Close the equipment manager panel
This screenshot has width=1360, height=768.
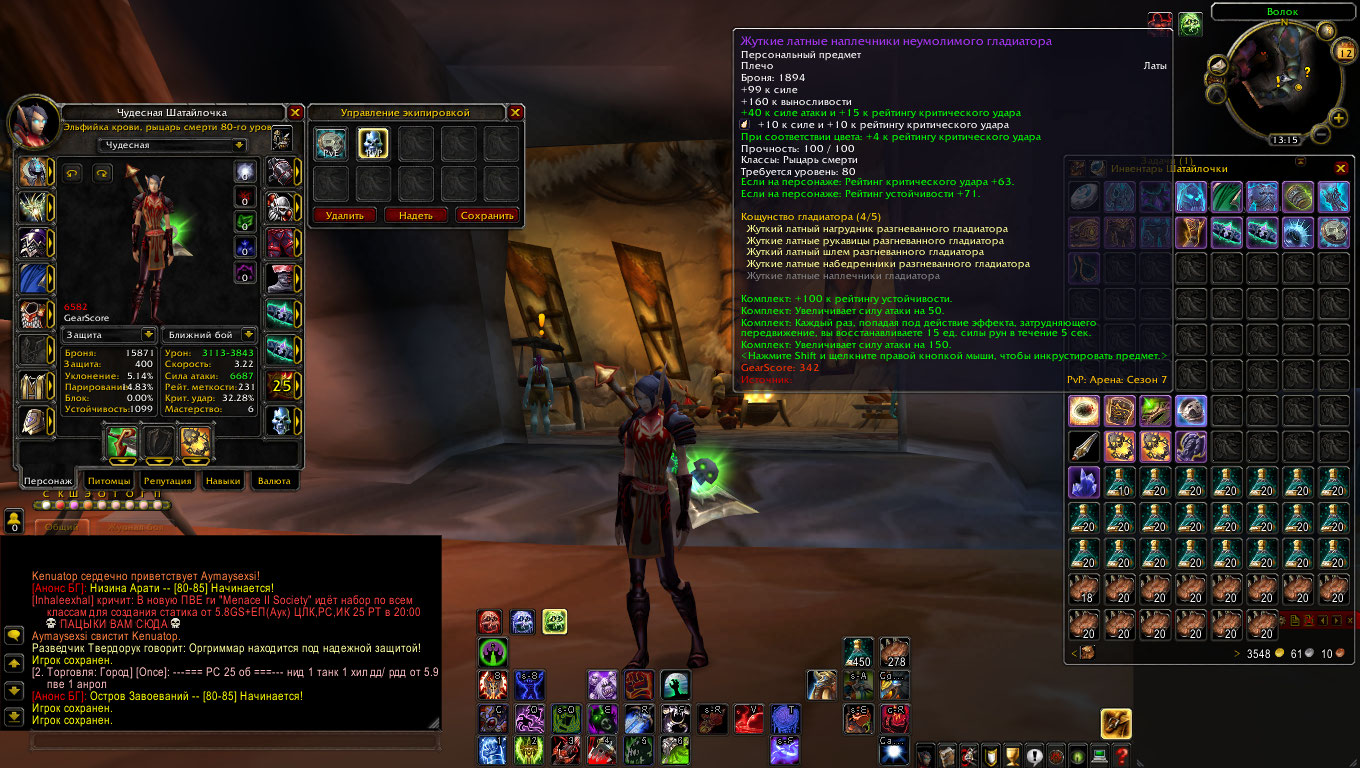click(x=516, y=113)
